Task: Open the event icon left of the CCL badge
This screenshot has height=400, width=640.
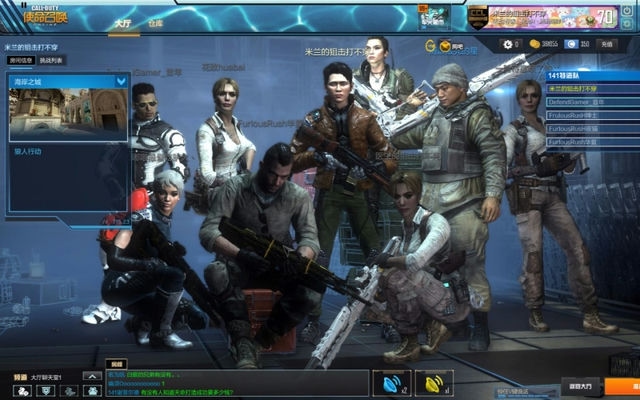Action: (x=436, y=17)
